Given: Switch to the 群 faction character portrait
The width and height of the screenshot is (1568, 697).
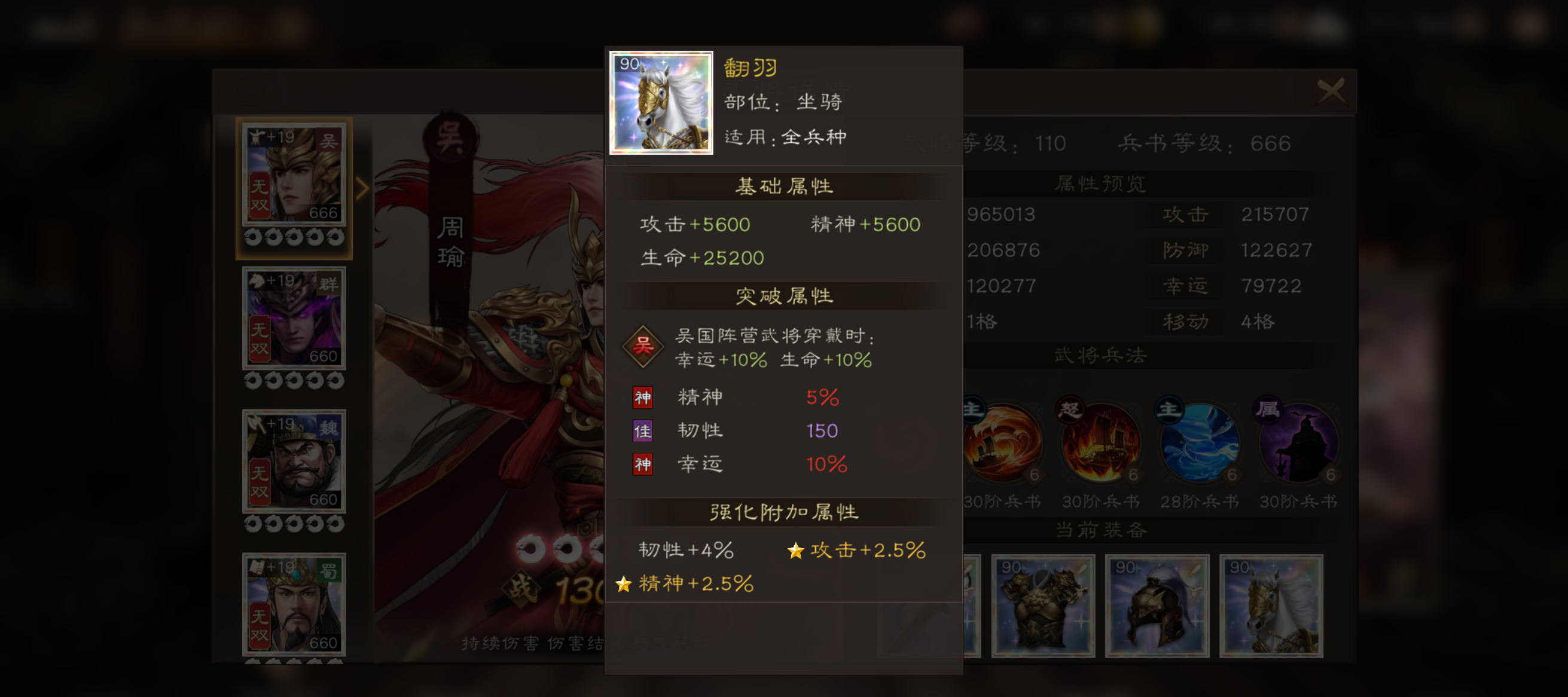Looking at the screenshot, I should 294,319.
